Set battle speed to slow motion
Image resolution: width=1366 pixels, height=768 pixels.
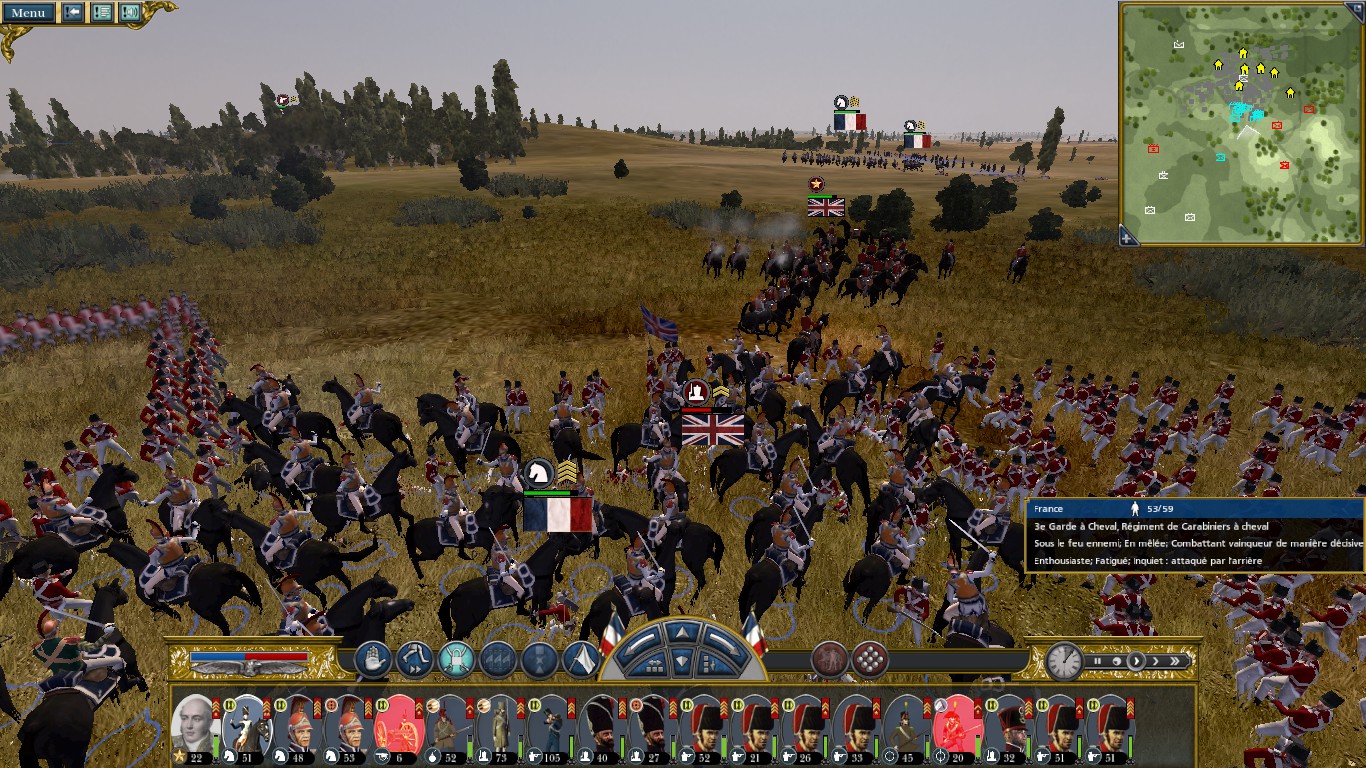(x=1116, y=661)
